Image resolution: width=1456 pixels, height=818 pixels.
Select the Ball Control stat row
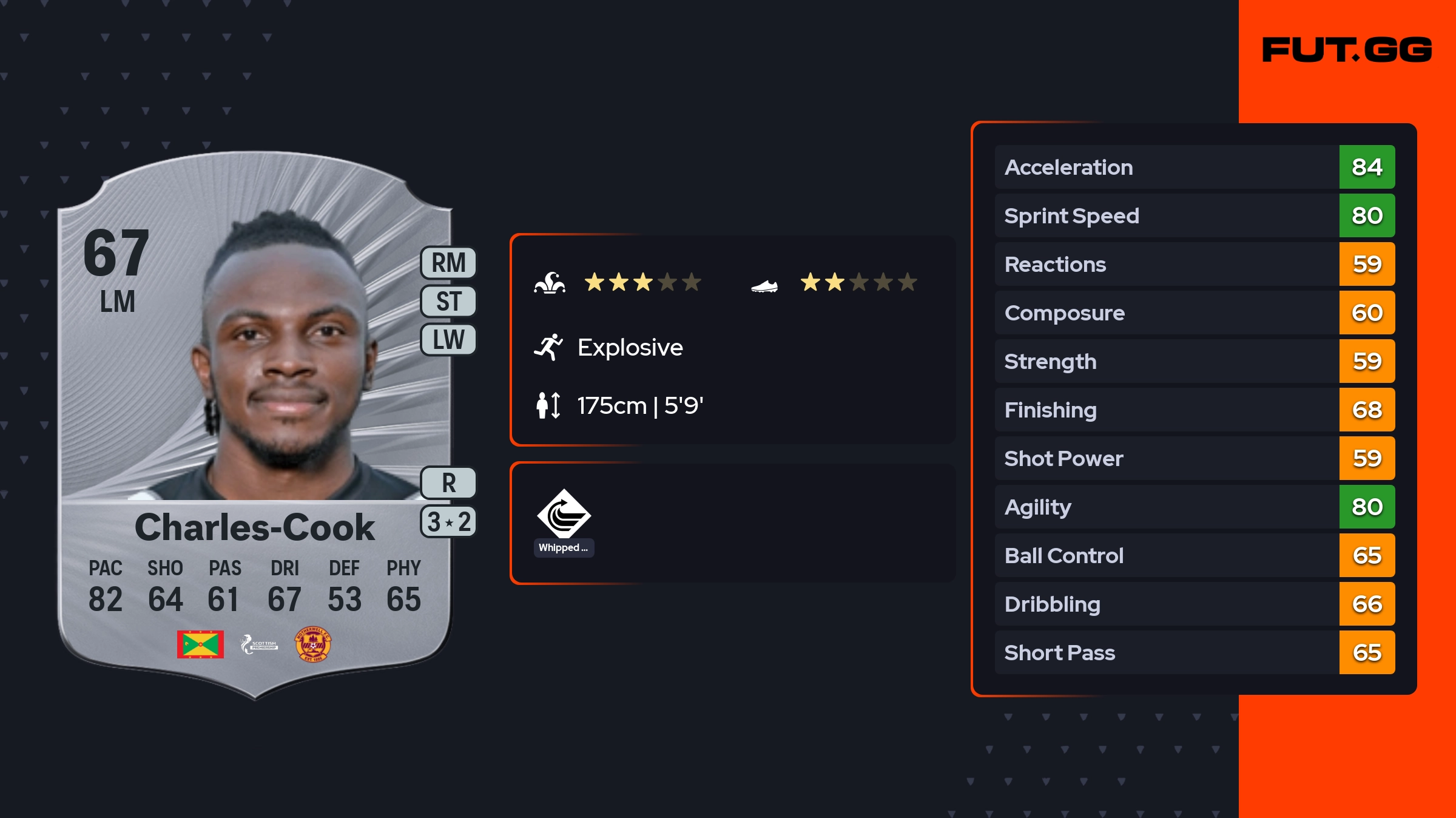[1194, 555]
